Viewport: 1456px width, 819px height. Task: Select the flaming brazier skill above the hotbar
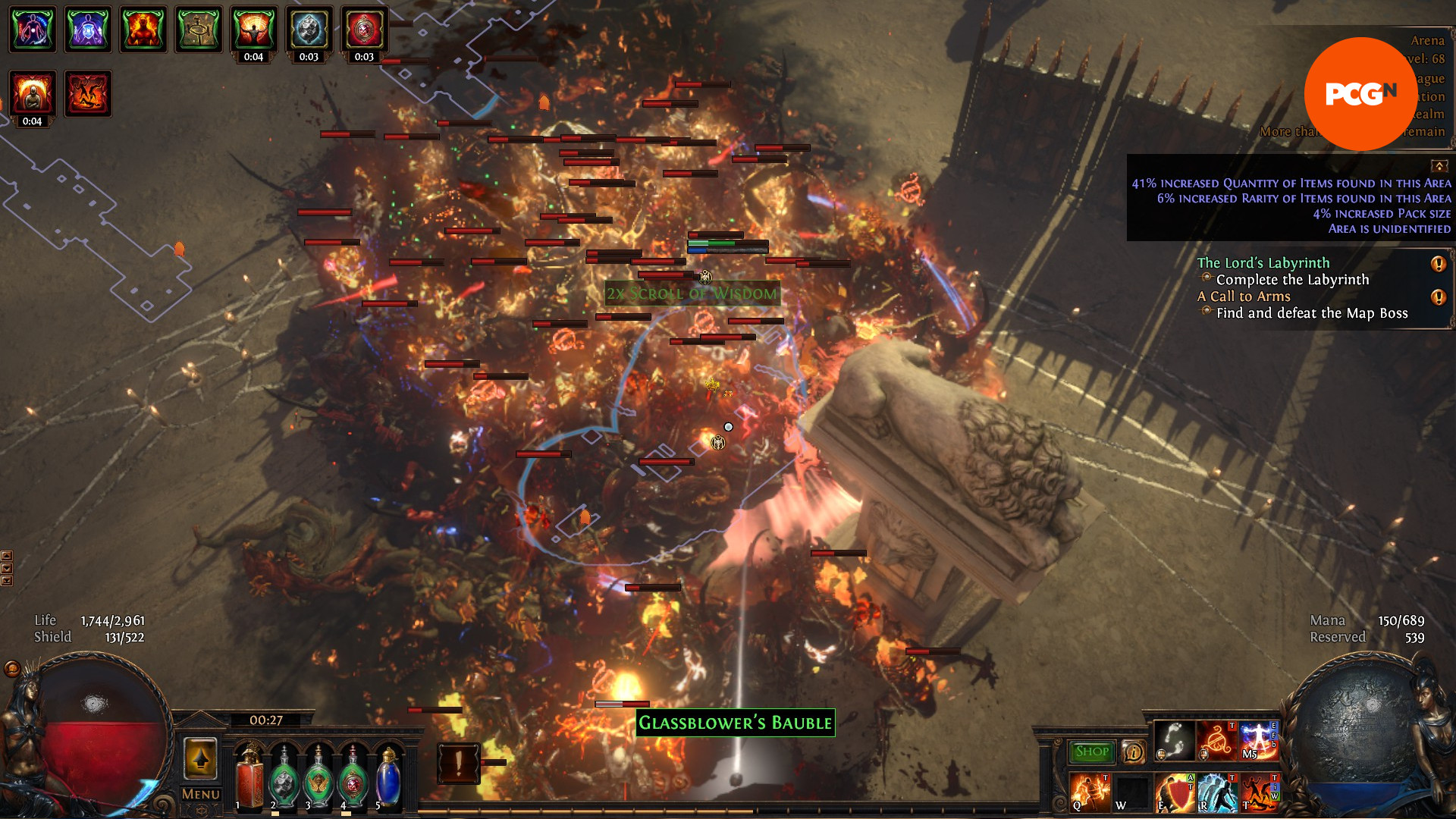tap(1215, 739)
